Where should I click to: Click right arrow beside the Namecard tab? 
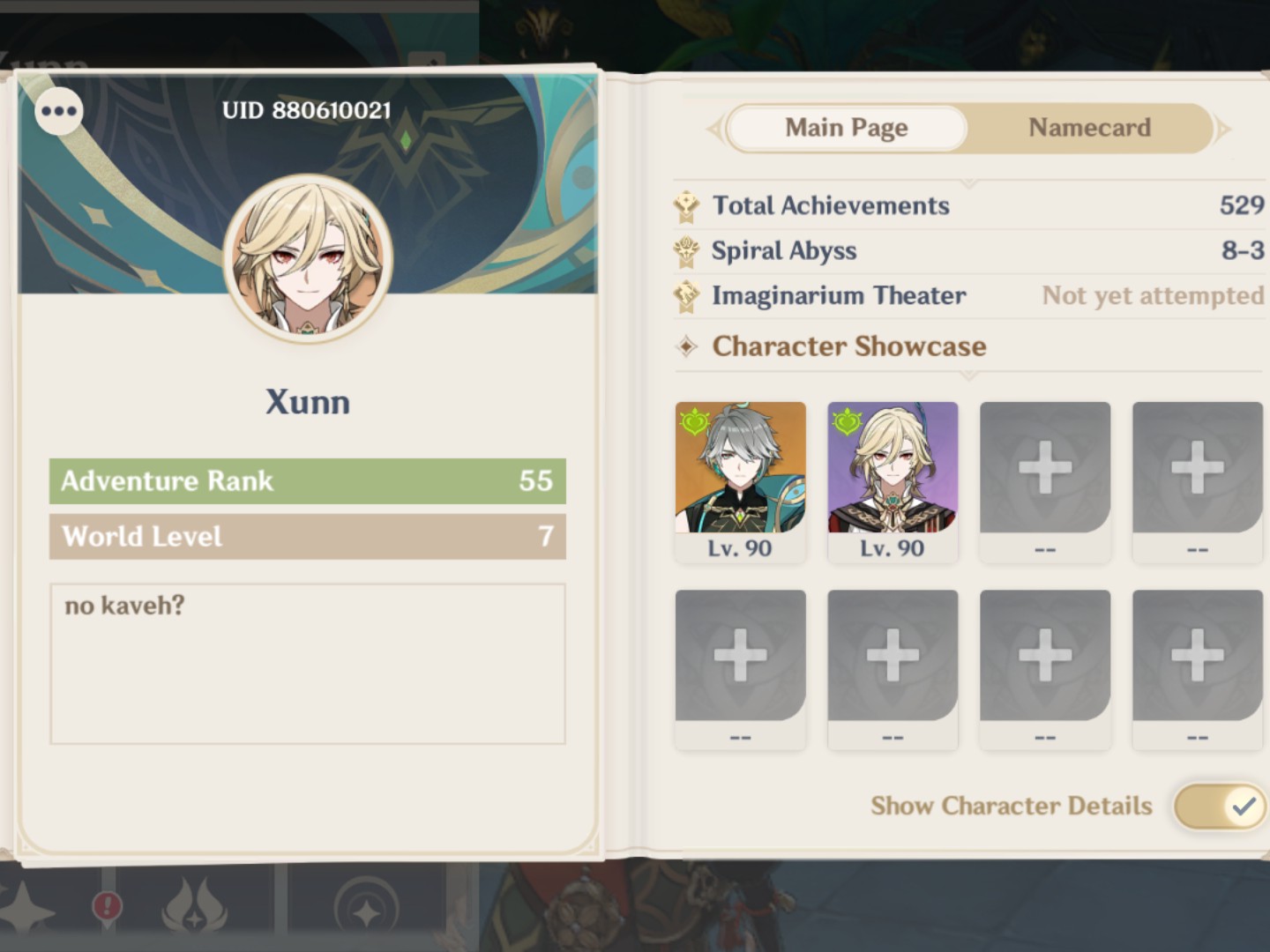pos(1224,129)
